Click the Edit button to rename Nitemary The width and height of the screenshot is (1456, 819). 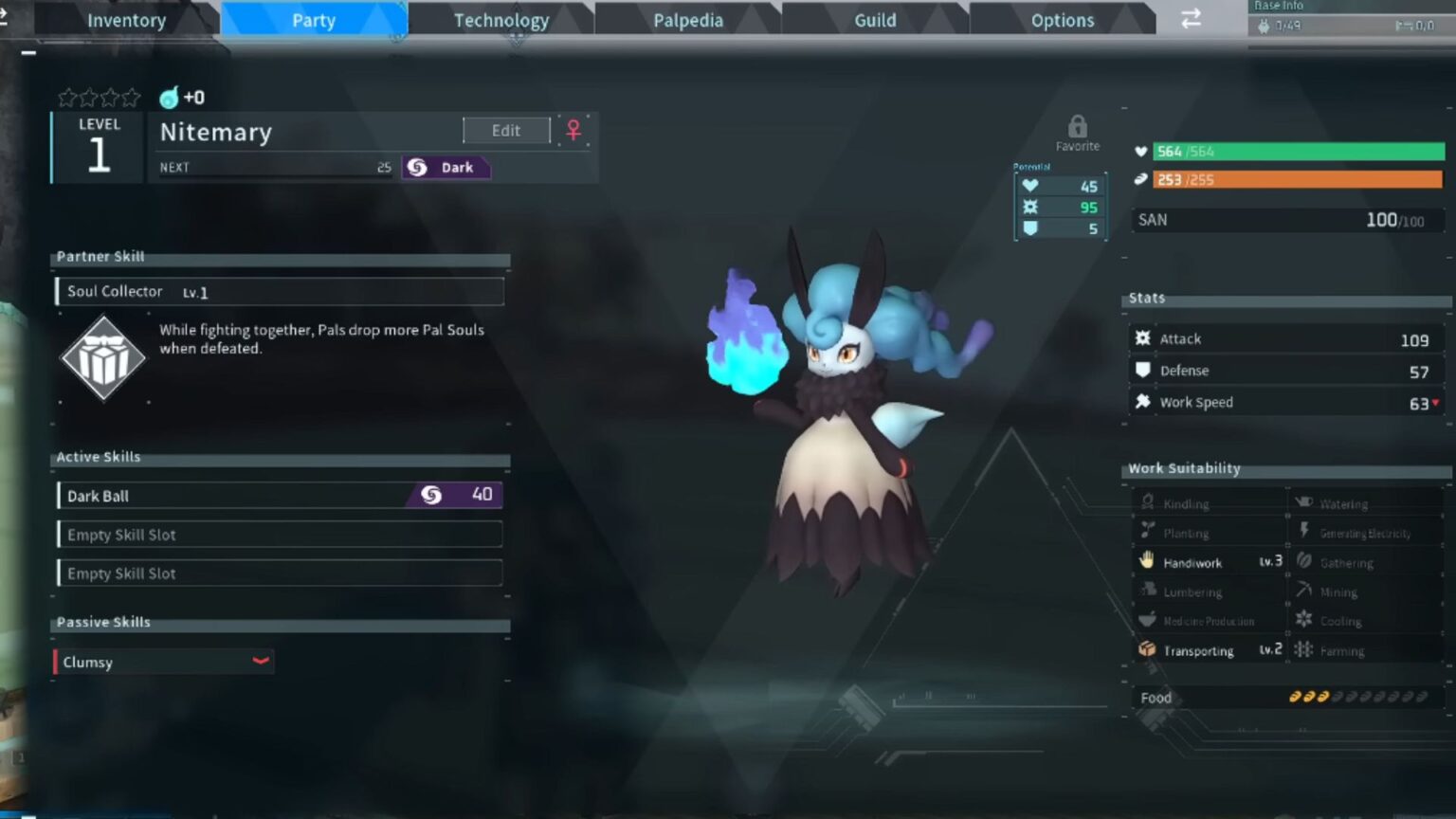click(505, 130)
